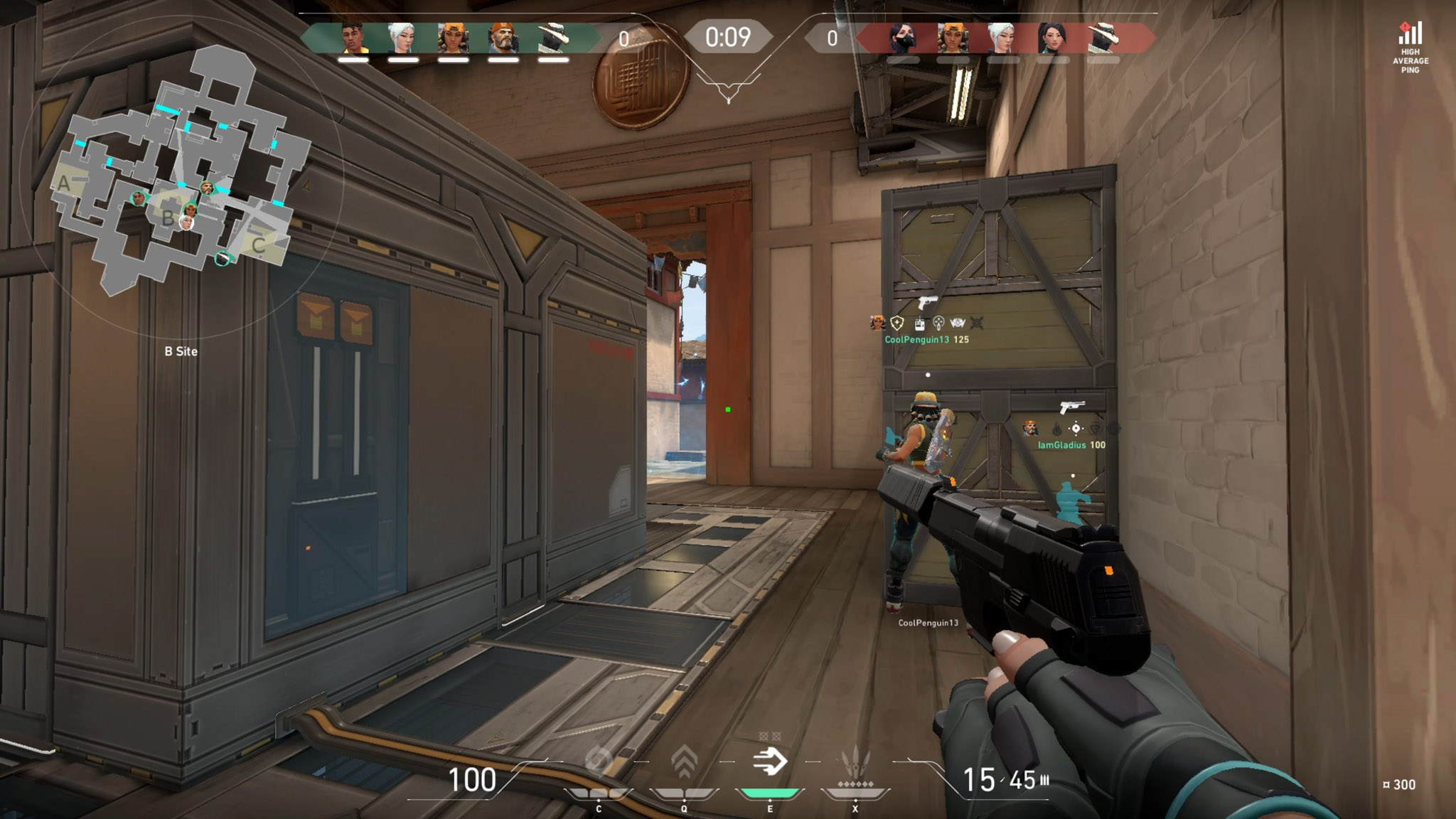Click the enemy Viper portrait
The height and width of the screenshot is (819, 1456).
coord(903,38)
